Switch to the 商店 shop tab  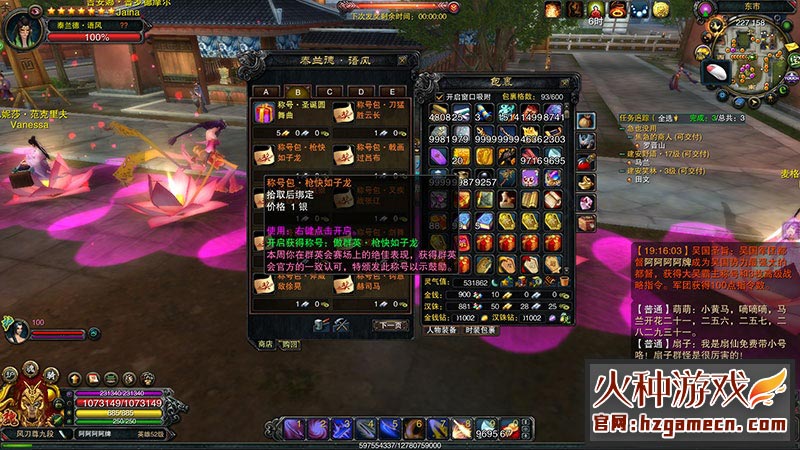(x=266, y=343)
